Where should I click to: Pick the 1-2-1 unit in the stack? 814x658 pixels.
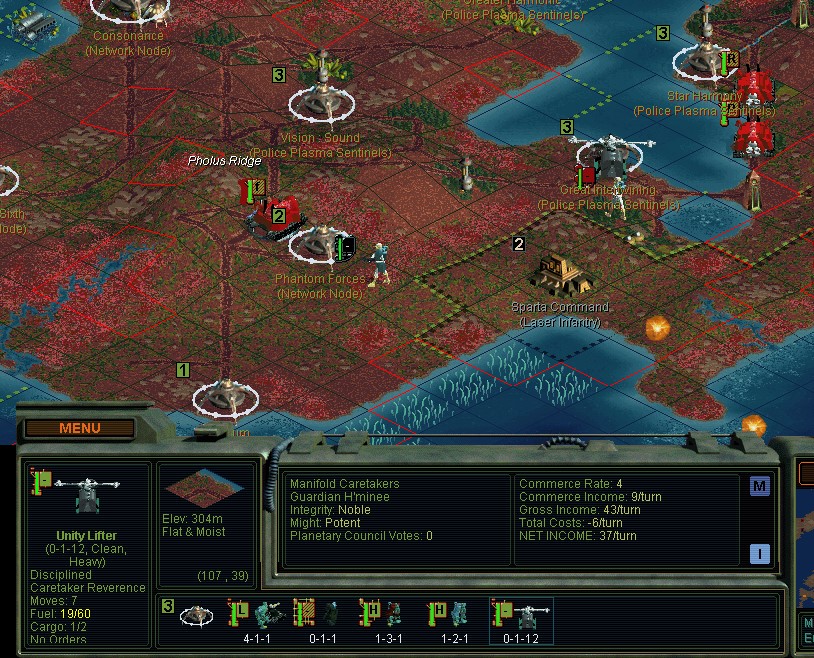(x=452, y=614)
